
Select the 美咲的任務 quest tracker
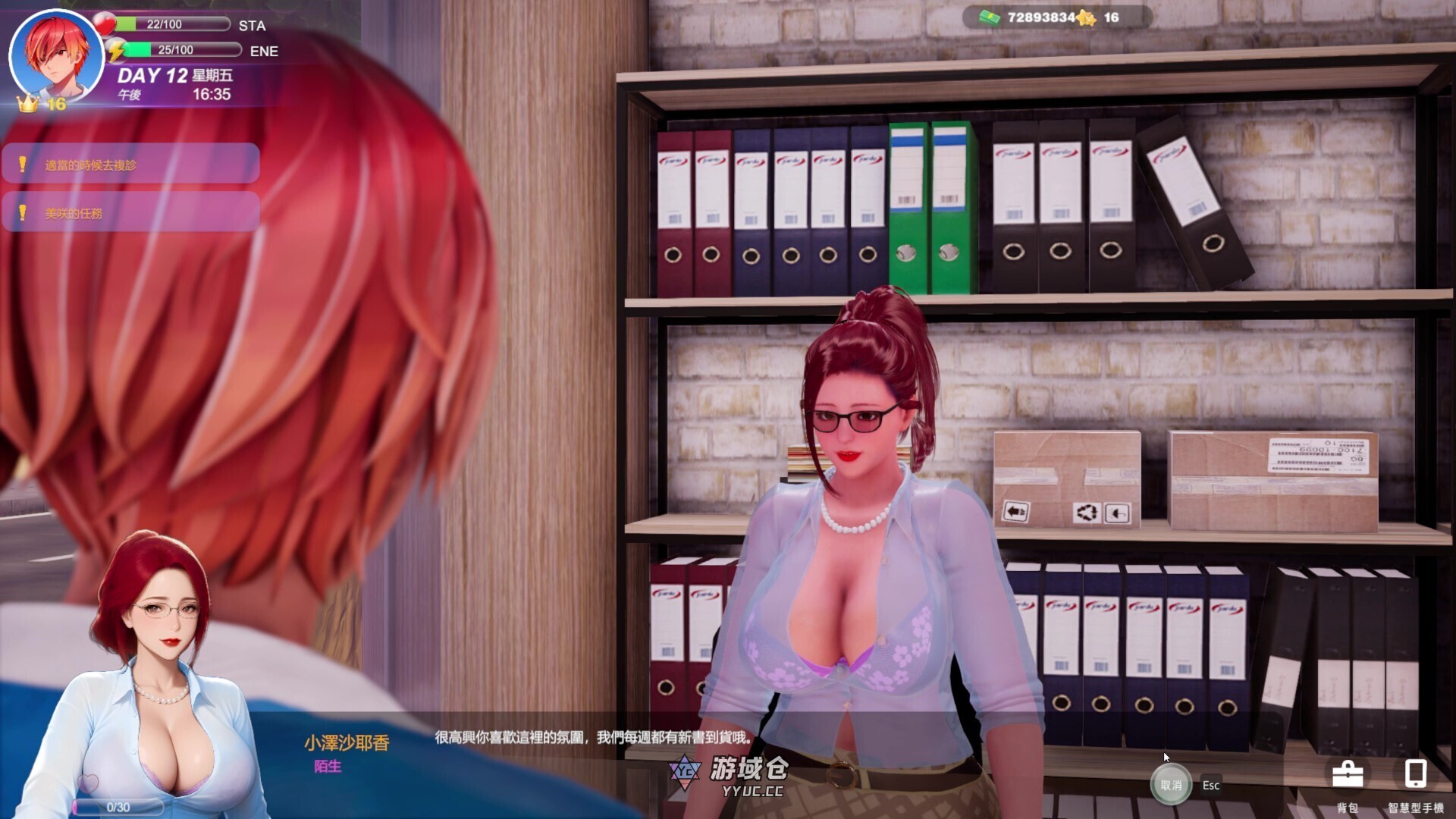(130, 213)
